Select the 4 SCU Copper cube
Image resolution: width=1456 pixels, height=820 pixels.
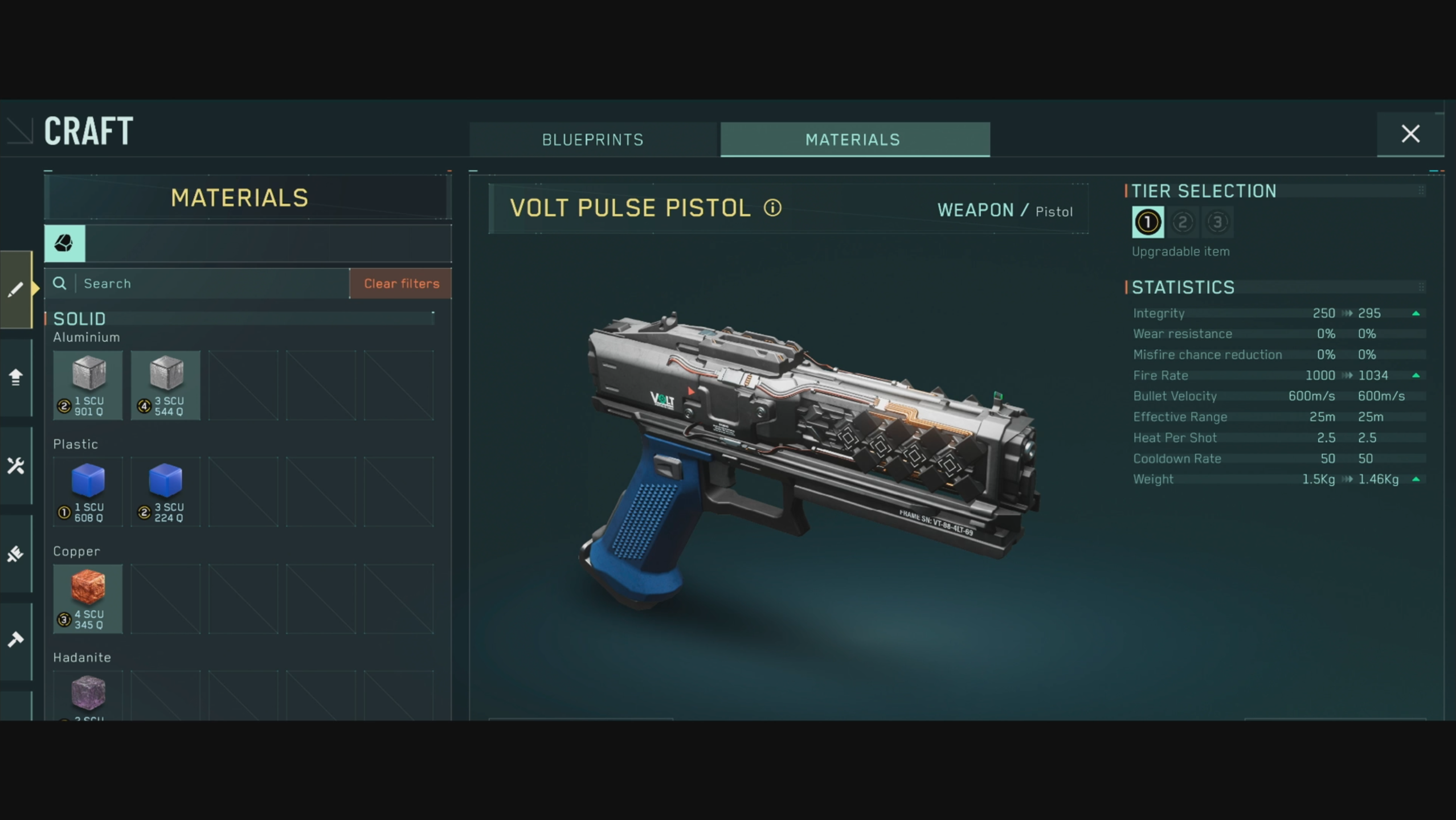click(88, 599)
